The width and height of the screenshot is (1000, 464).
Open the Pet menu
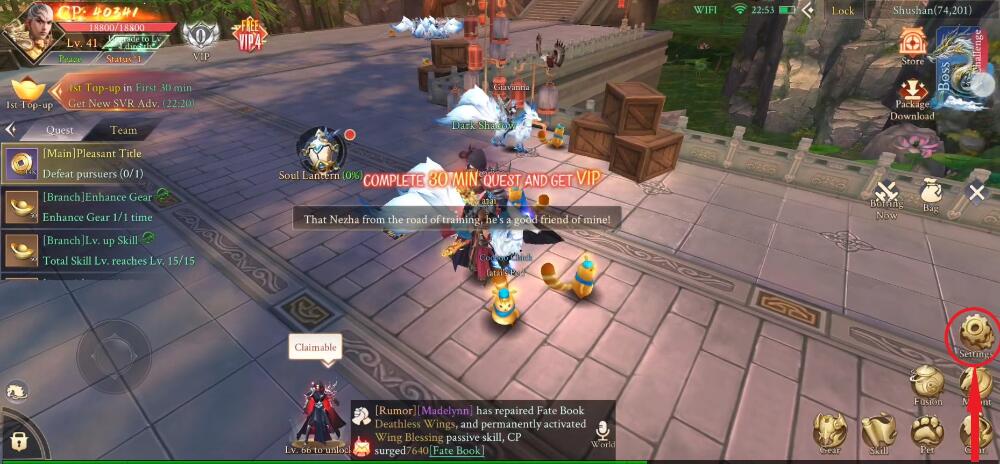click(x=927, y=434)
